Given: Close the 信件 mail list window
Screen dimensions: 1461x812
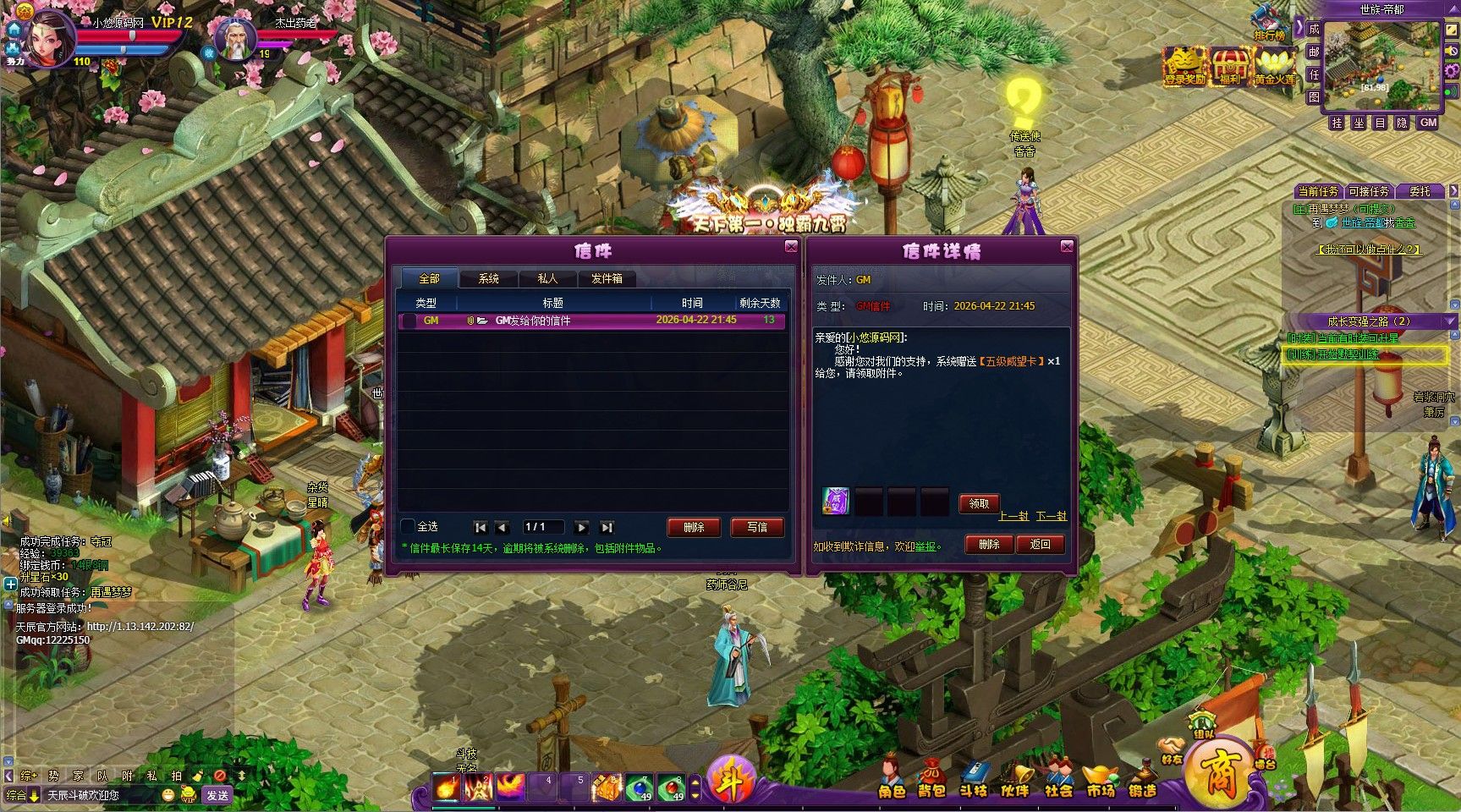Looking at the screenshot, I should pos(791,246).
